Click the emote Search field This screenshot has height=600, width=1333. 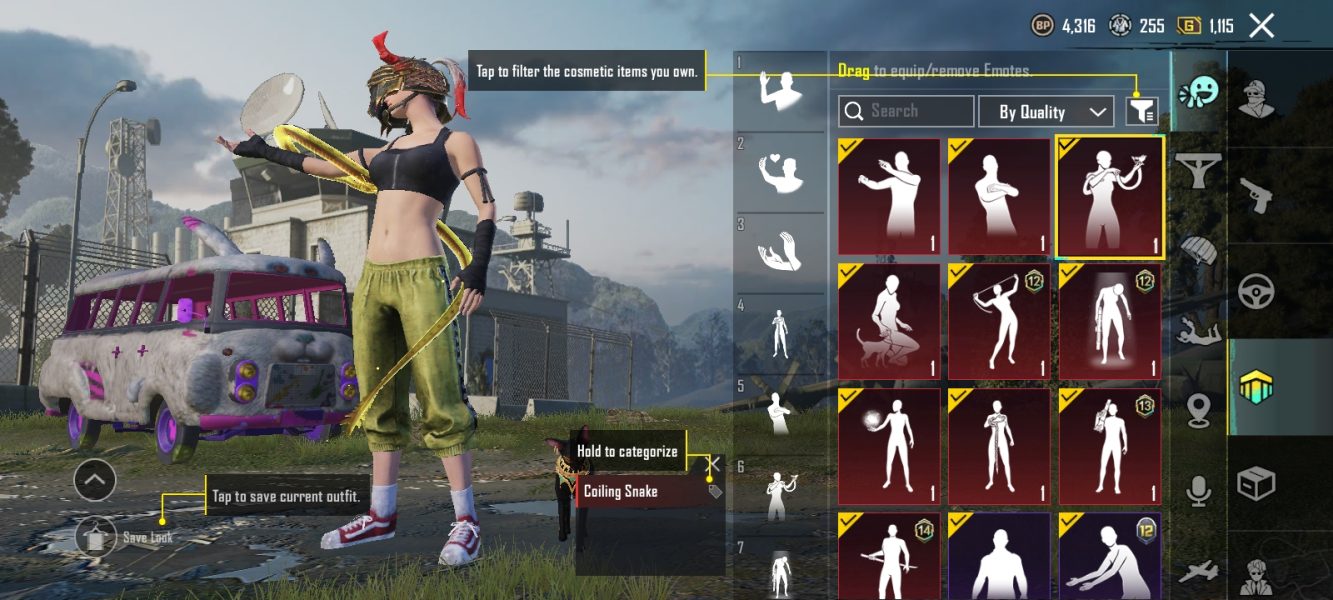[x=906, y=111]
